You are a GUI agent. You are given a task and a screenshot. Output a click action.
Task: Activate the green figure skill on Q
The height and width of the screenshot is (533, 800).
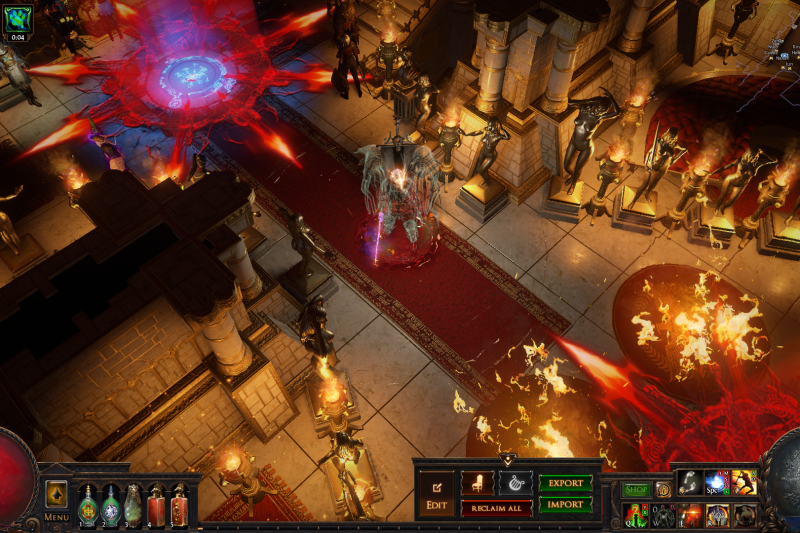tap(636, 515)
